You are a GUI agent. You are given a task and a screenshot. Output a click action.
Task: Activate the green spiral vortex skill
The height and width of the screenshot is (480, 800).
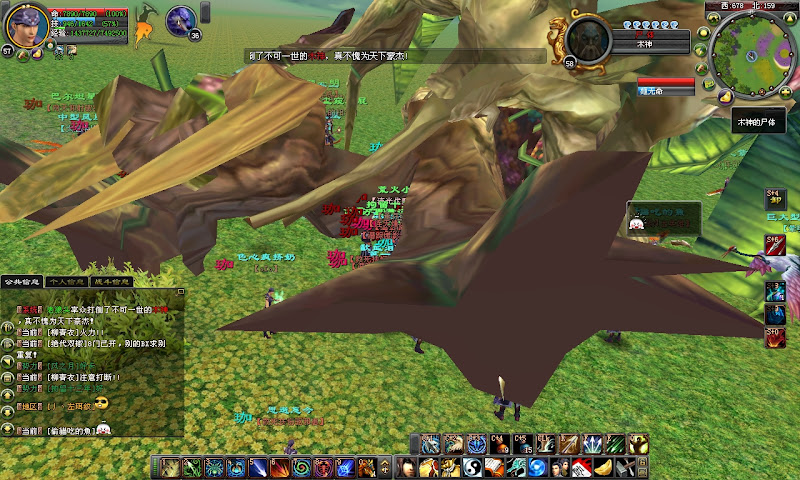pyautogui.click(x=302, y=467)
